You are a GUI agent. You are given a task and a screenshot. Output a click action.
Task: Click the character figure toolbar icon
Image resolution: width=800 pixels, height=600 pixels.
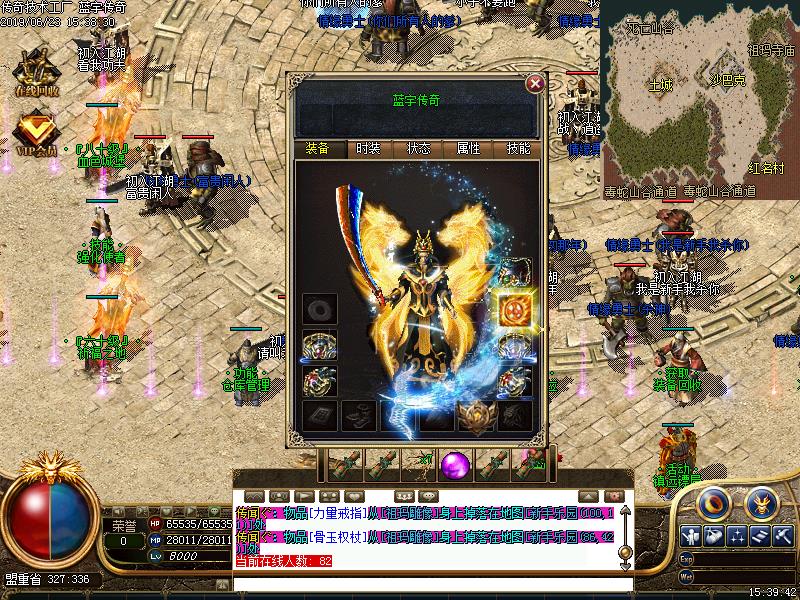coord(691,537)
